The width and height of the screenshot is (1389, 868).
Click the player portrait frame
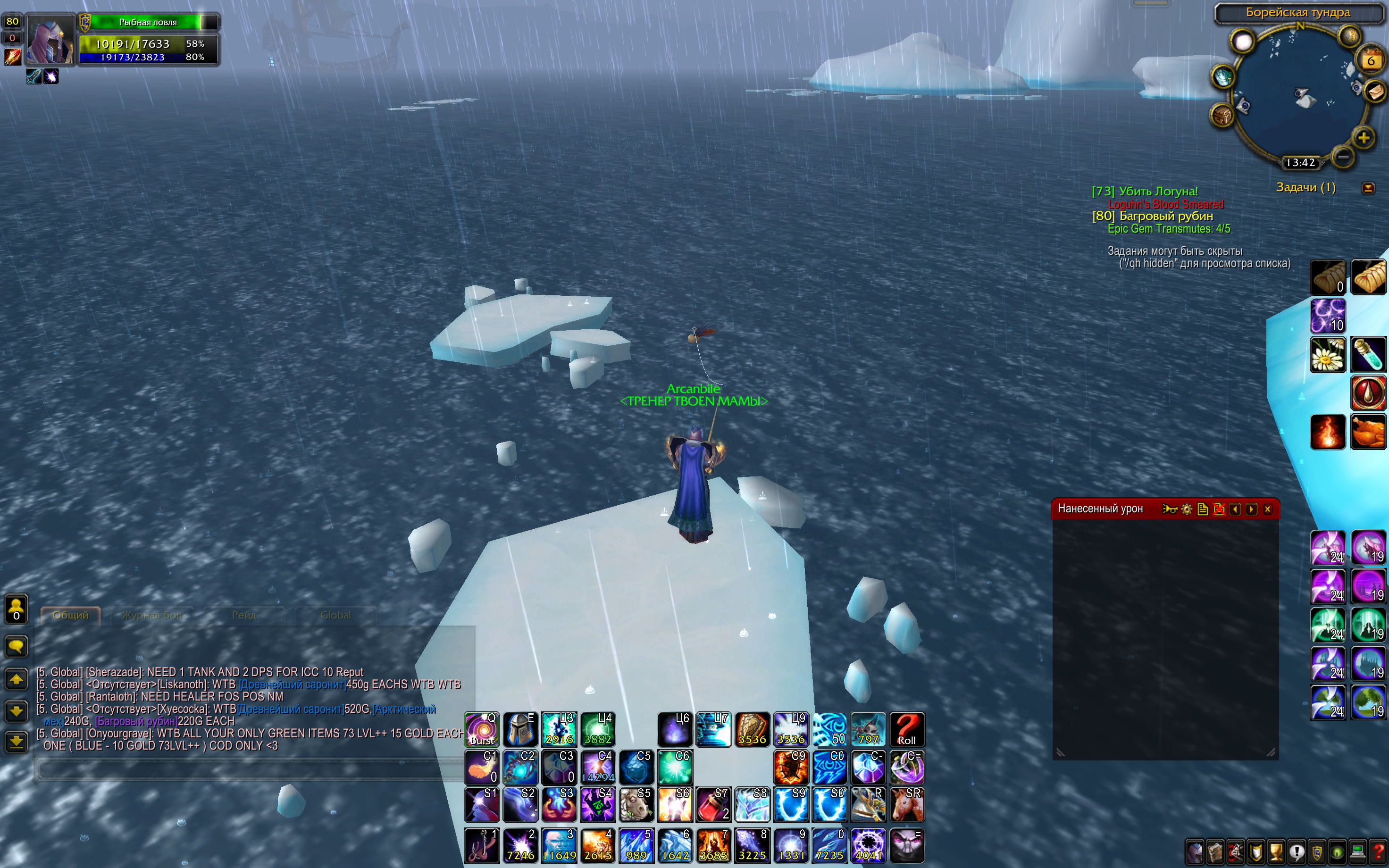coord(50,40)
